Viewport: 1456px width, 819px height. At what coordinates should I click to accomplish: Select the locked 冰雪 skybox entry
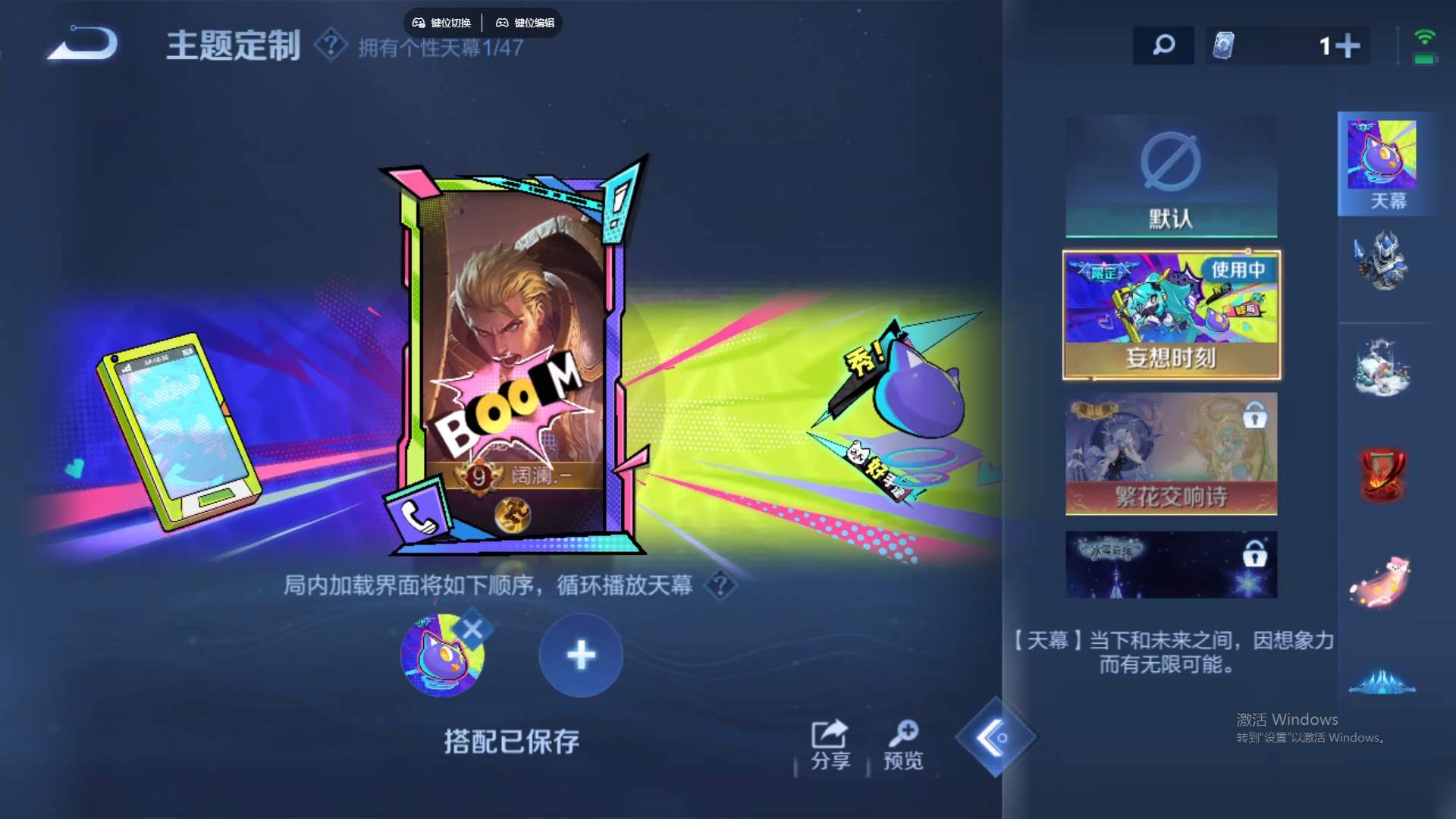point(1171,563)
